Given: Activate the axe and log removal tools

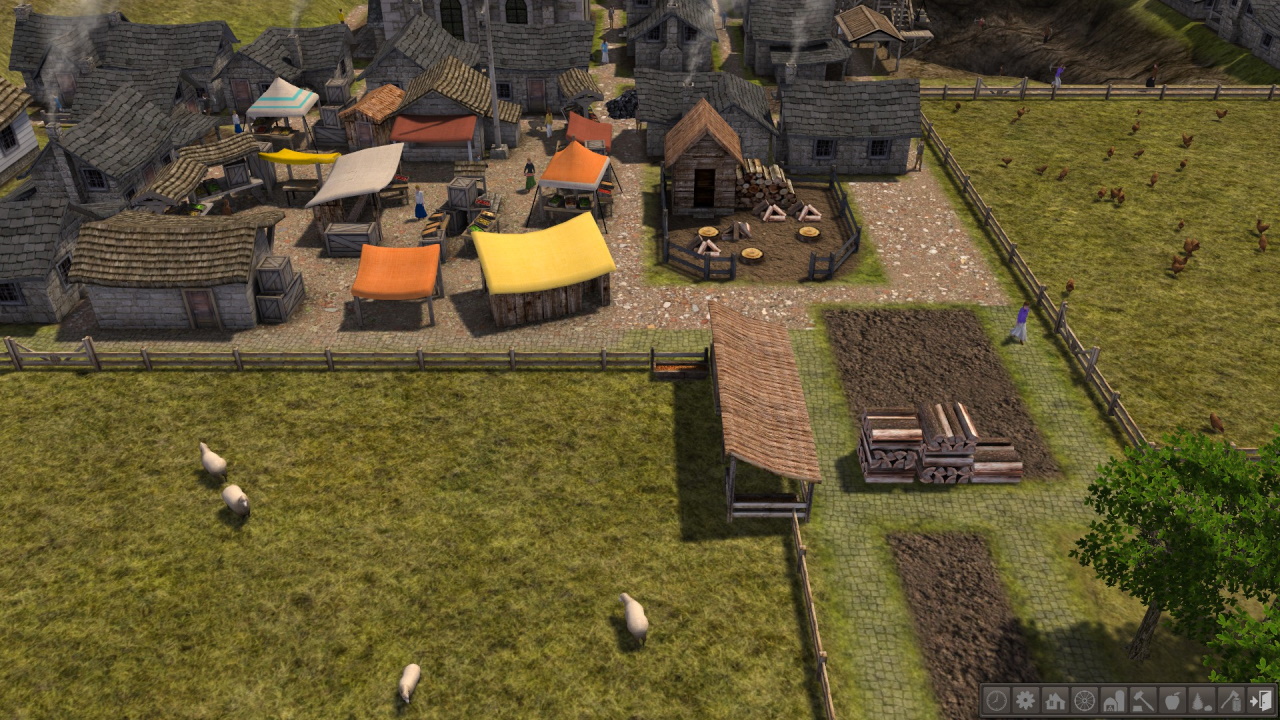Looking at the screenshot, I should [x=1231, y=700].
